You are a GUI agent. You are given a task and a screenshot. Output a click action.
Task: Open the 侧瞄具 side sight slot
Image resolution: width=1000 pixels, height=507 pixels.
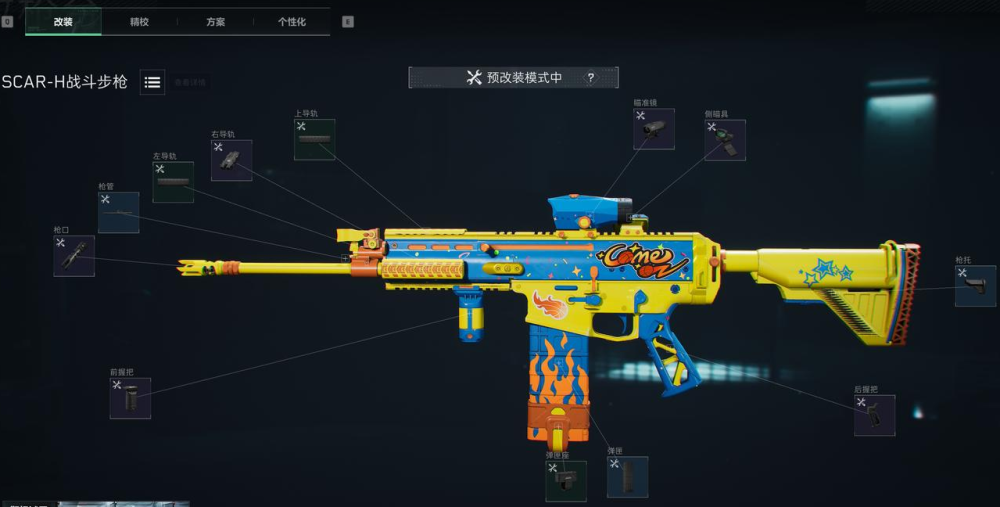coord(724,140)
